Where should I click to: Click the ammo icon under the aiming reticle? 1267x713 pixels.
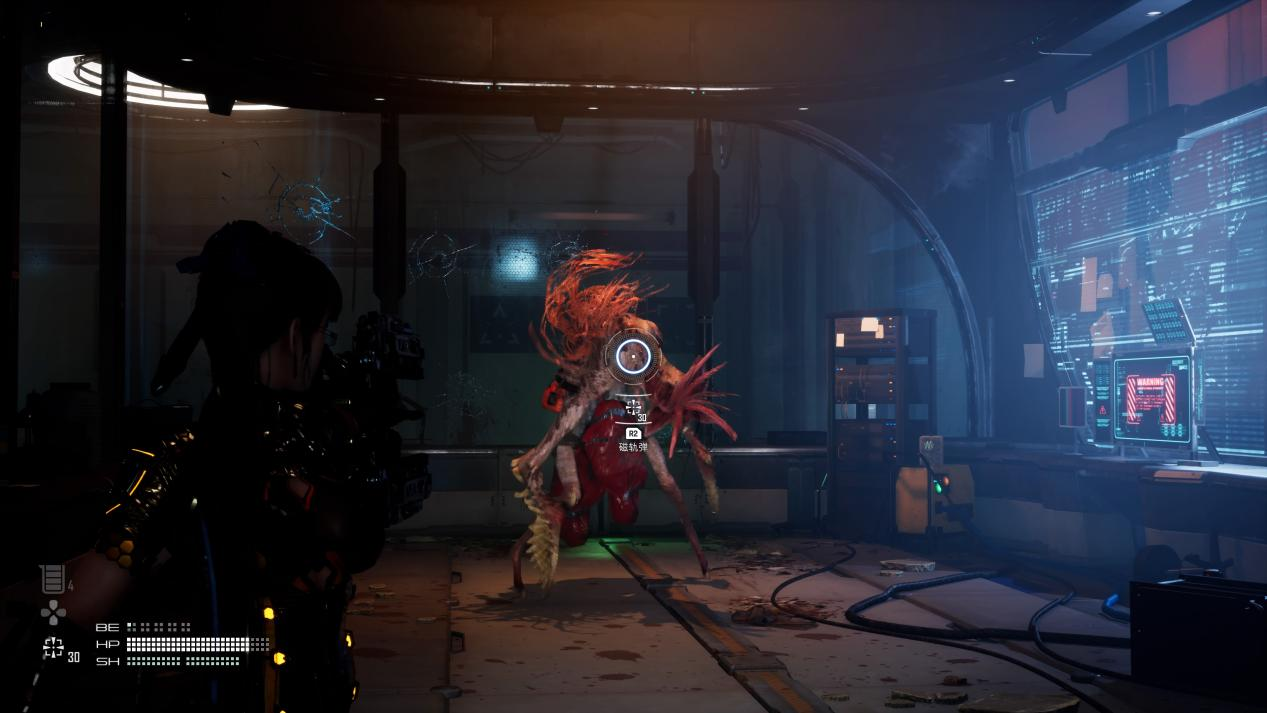click(633, 406)
